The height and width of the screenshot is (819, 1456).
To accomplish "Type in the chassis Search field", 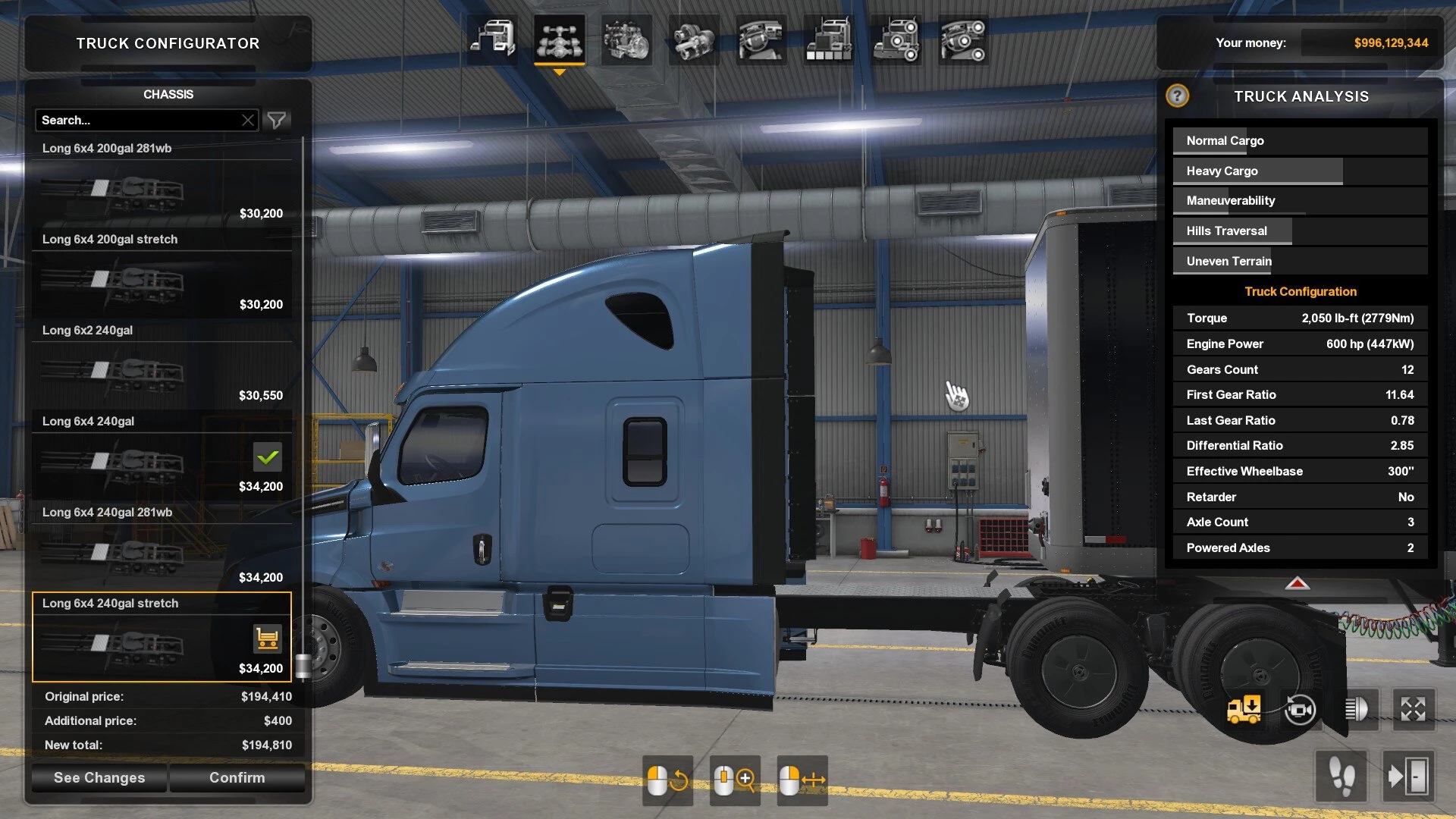I will click(136, 120).
